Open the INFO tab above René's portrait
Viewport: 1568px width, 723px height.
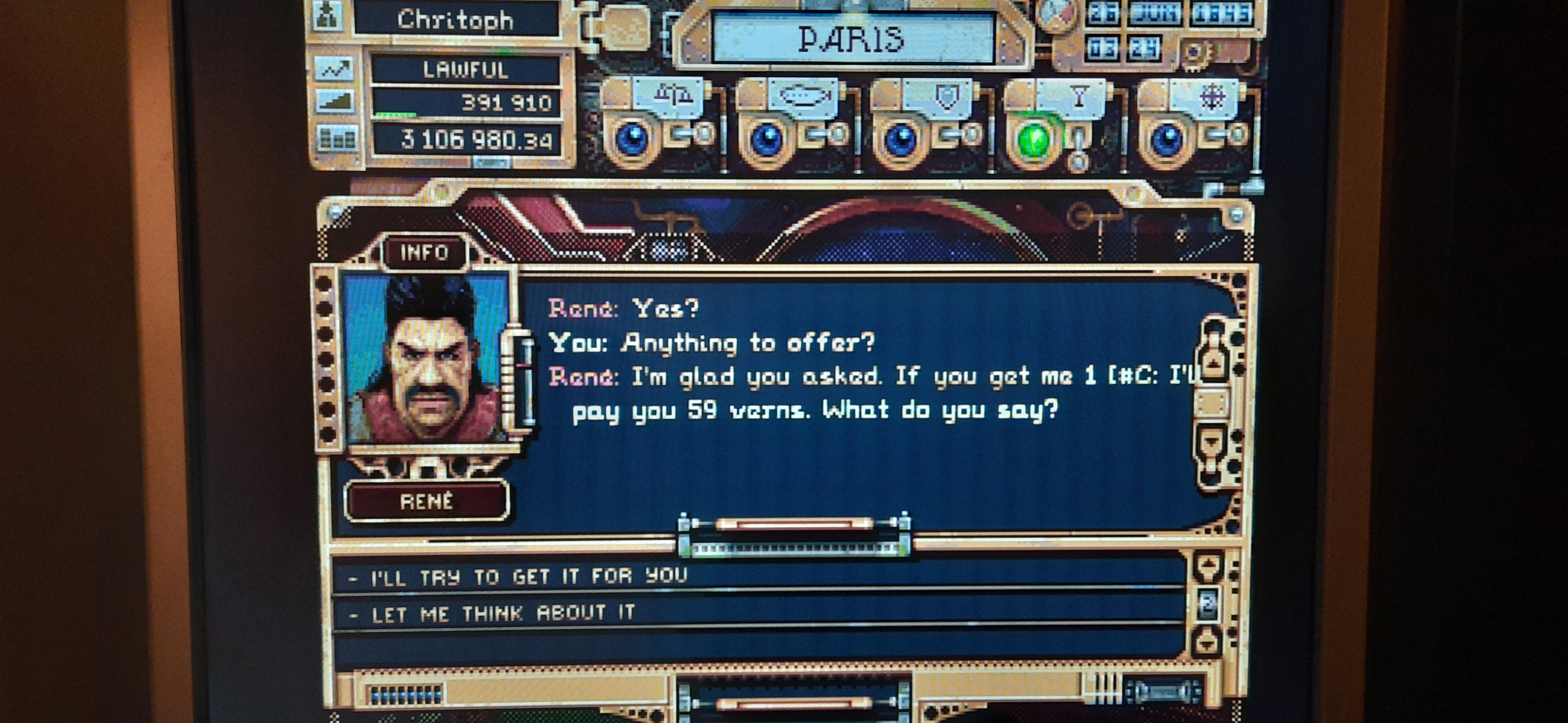tap(424, 252)
